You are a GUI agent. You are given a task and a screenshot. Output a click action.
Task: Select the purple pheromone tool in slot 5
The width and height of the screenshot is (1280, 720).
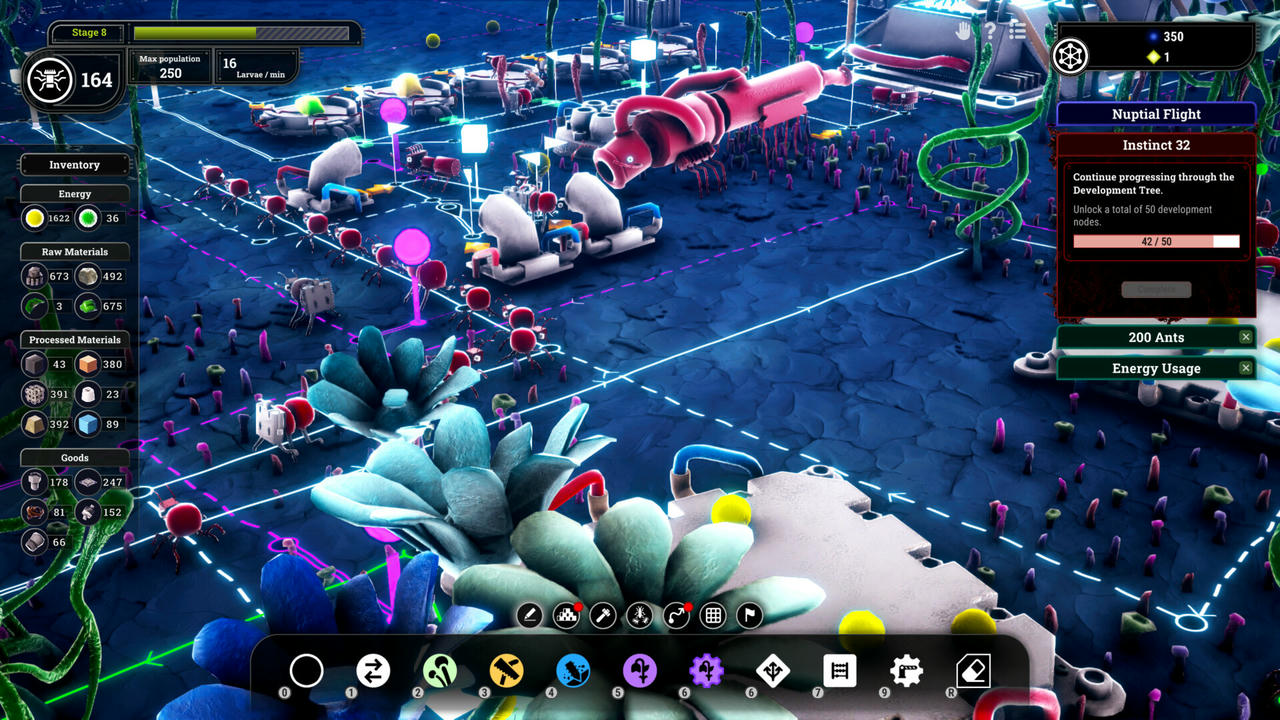pyautogui.click(x=640, y=671)
